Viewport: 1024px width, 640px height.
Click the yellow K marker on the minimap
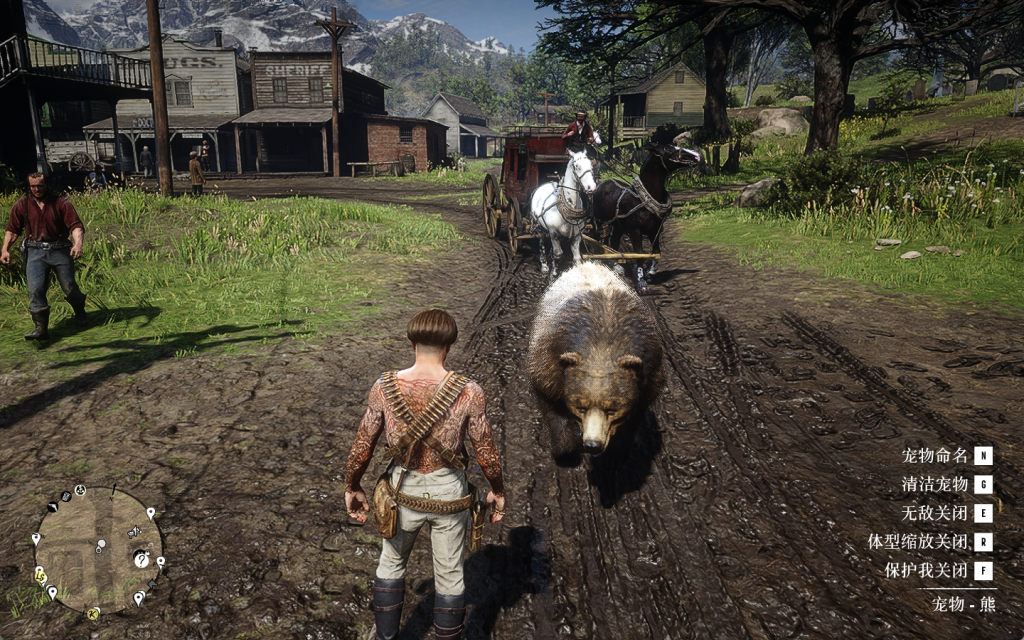(x=93, y=613)
